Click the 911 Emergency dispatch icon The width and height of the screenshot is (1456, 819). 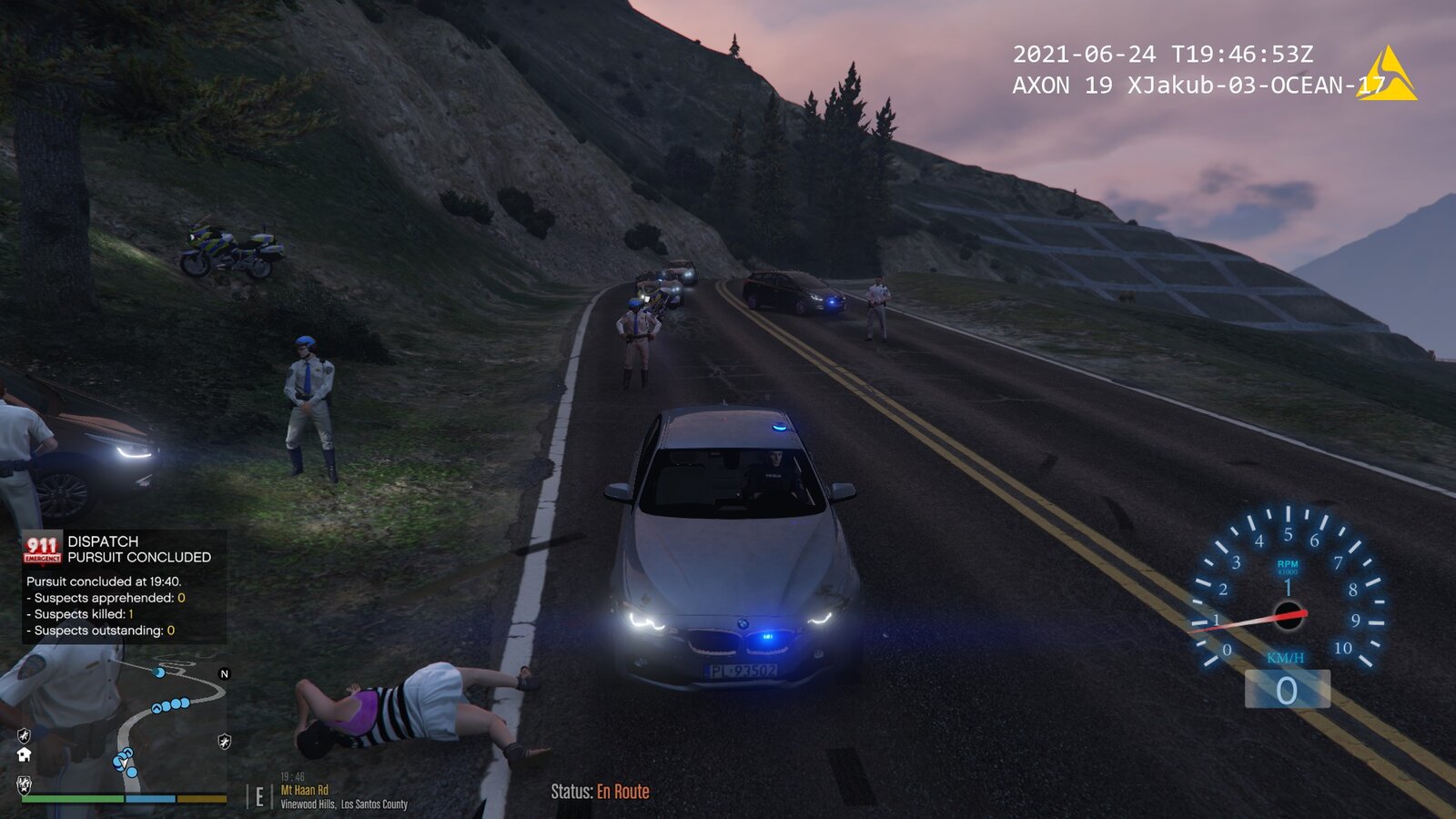43,548
